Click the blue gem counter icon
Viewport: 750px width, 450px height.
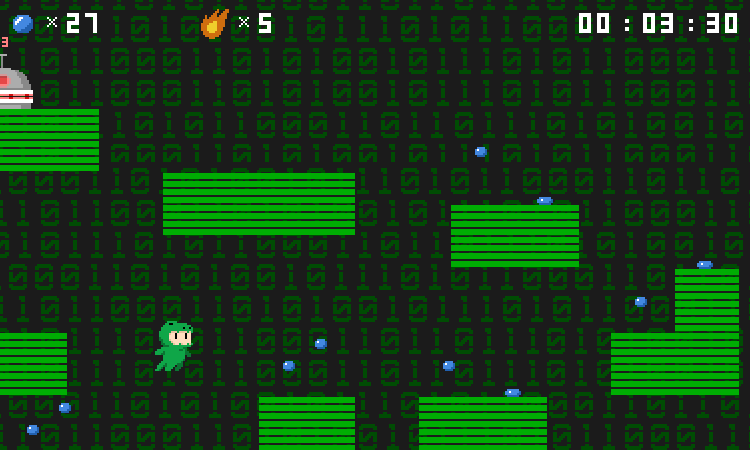point(23,23)
